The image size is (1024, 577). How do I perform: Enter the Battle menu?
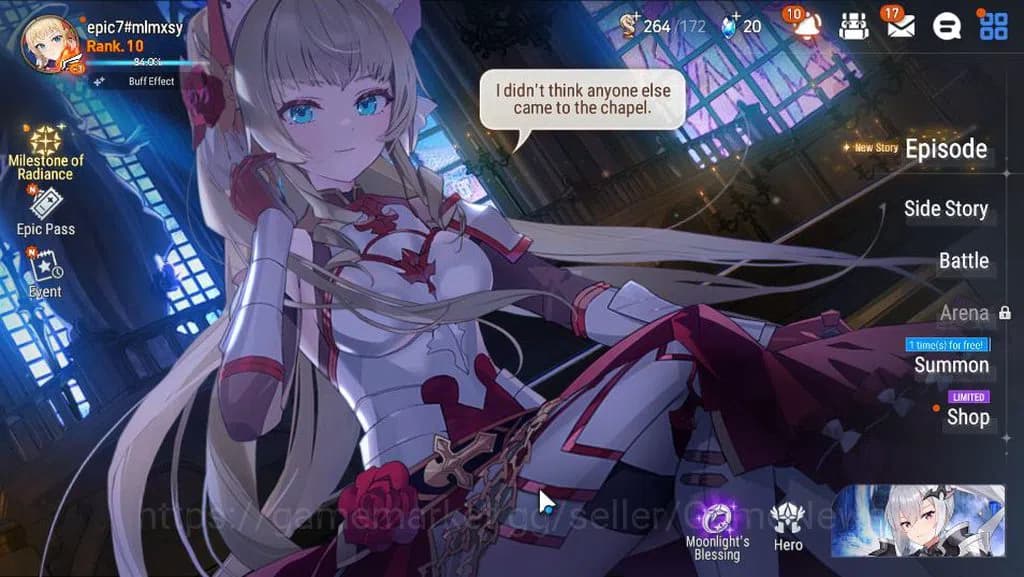tap(963, 261)
